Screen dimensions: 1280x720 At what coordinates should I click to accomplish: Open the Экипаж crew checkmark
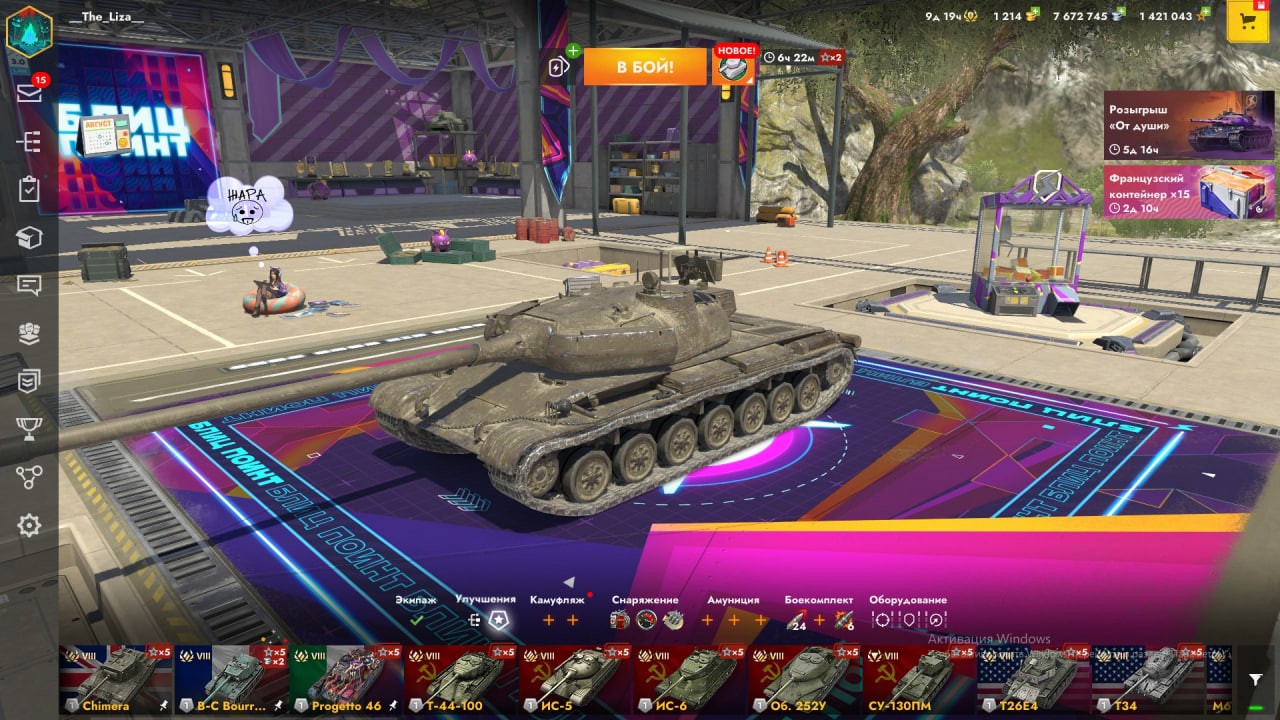pos(416,620)
